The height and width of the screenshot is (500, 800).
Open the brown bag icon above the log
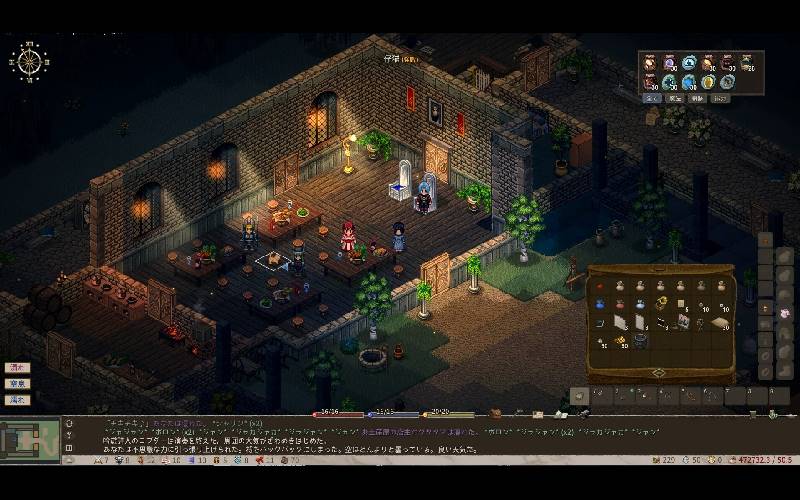click(x=495, y=413)
